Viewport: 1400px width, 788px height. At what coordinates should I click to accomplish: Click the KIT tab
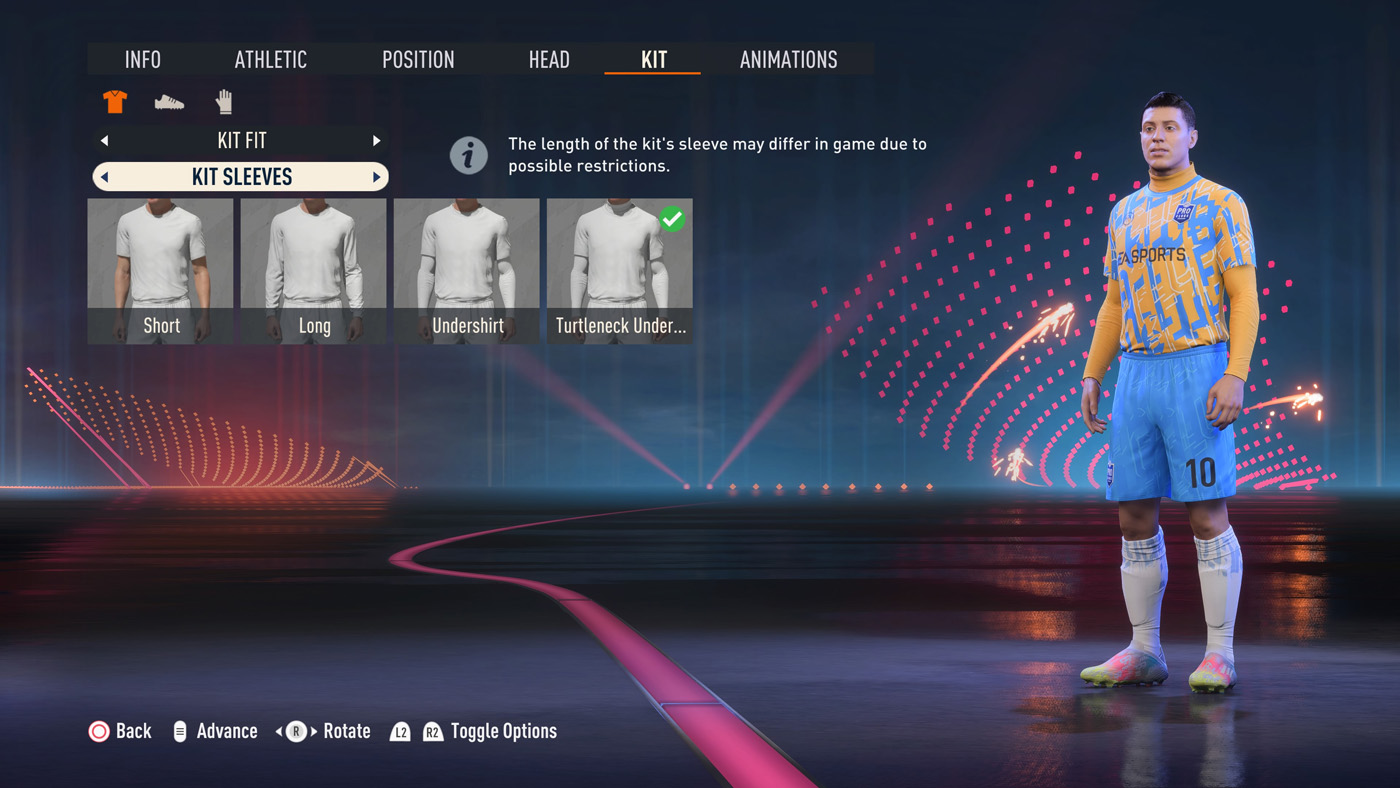tap(653, 60)
